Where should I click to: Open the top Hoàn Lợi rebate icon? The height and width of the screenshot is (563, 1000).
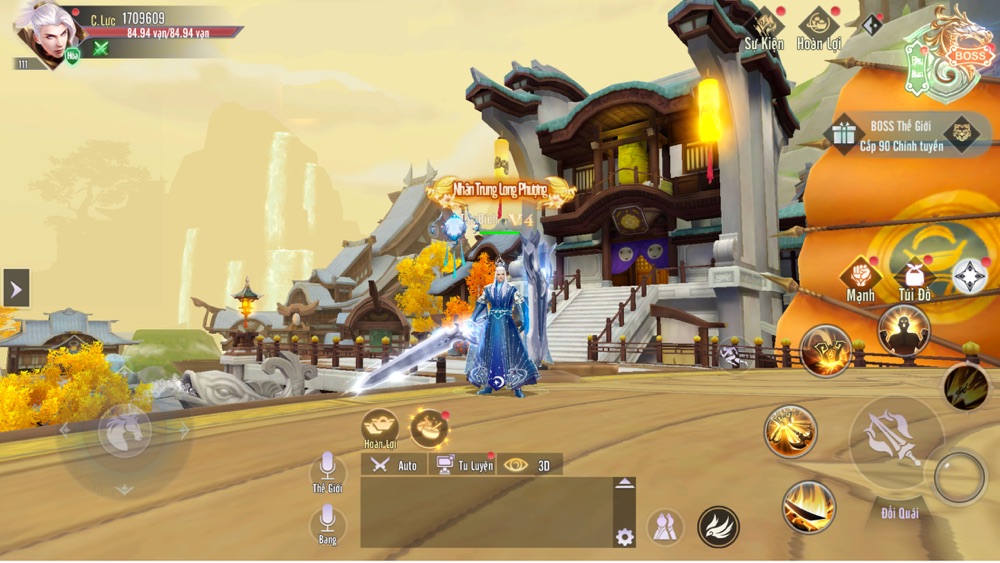click(x=818, y=25)
